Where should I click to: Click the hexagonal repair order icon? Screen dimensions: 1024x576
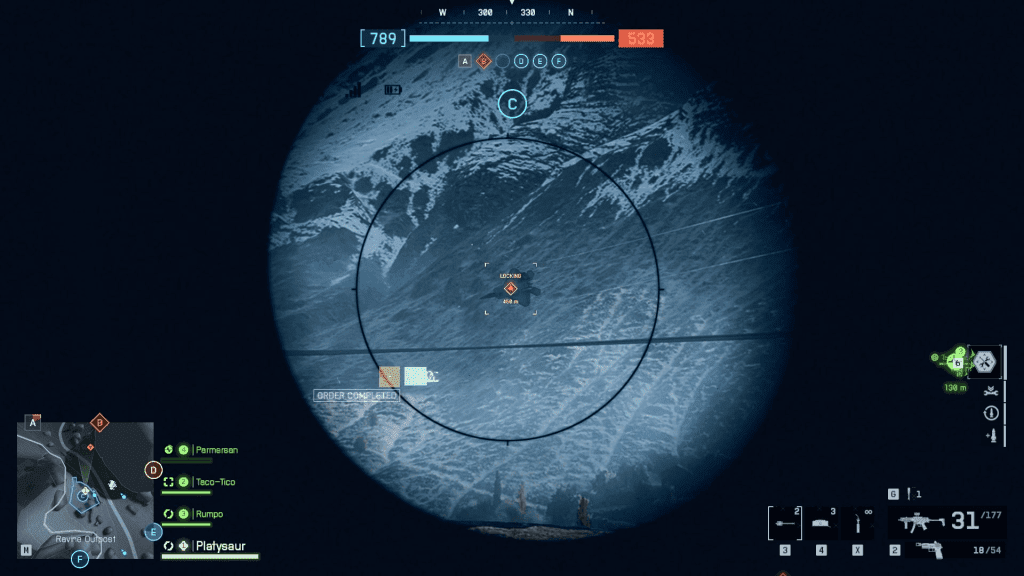(x=985, y=360)
